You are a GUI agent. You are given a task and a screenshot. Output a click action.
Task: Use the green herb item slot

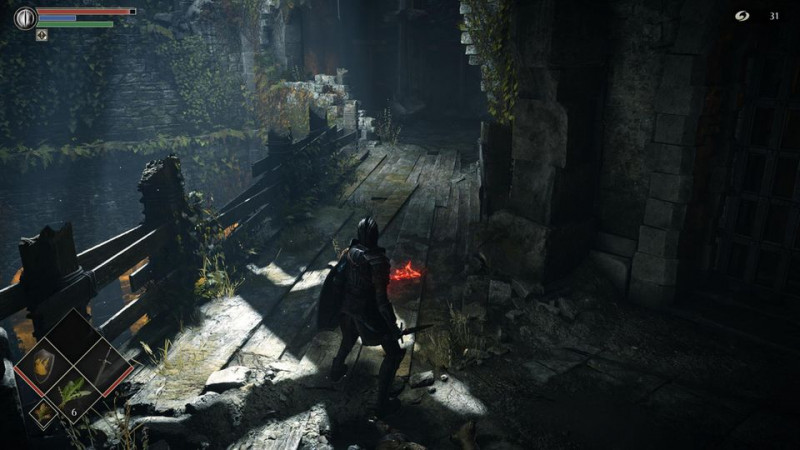(x=73, y=395)
